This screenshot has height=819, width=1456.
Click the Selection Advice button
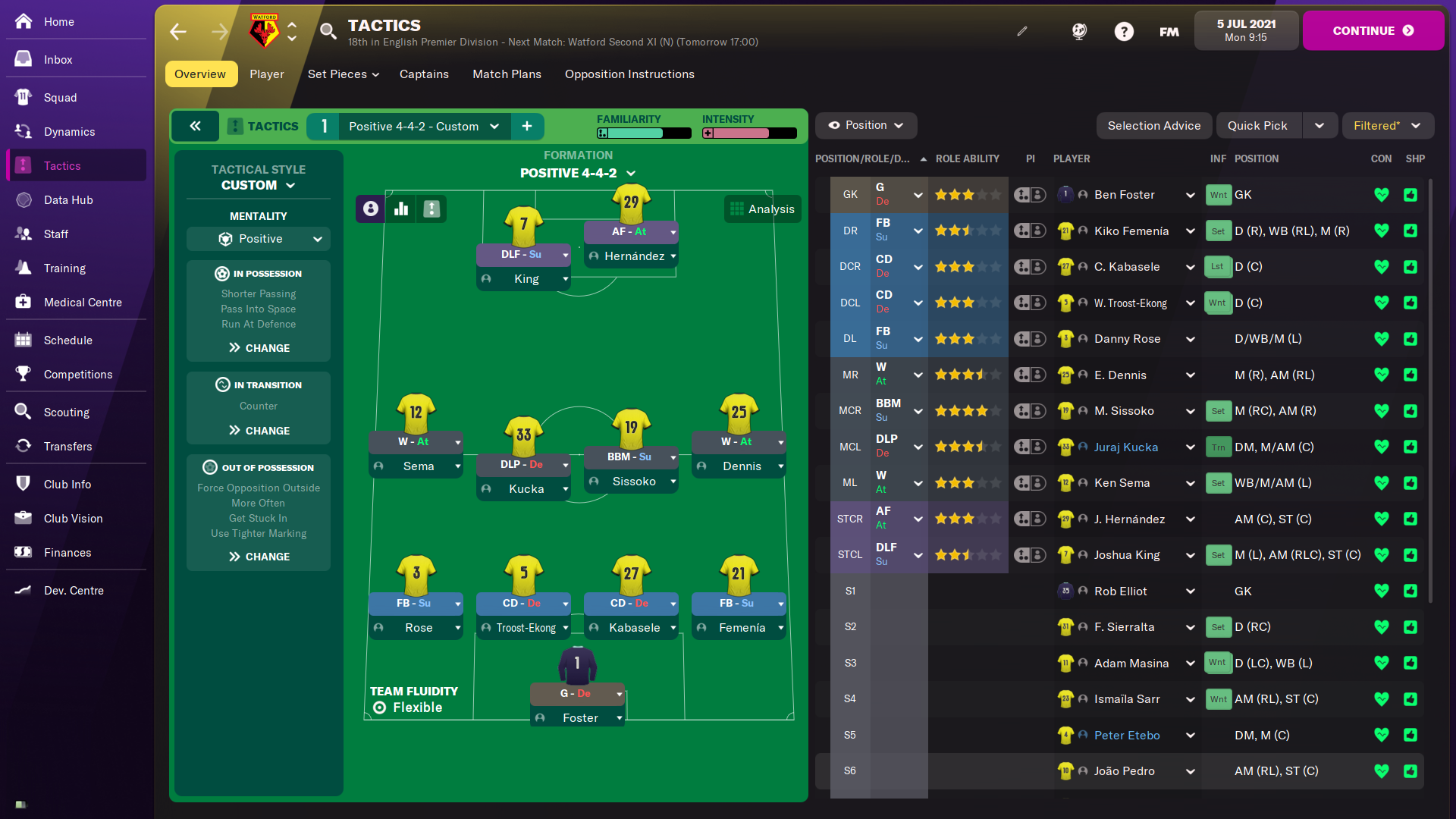pos(1153,125)
